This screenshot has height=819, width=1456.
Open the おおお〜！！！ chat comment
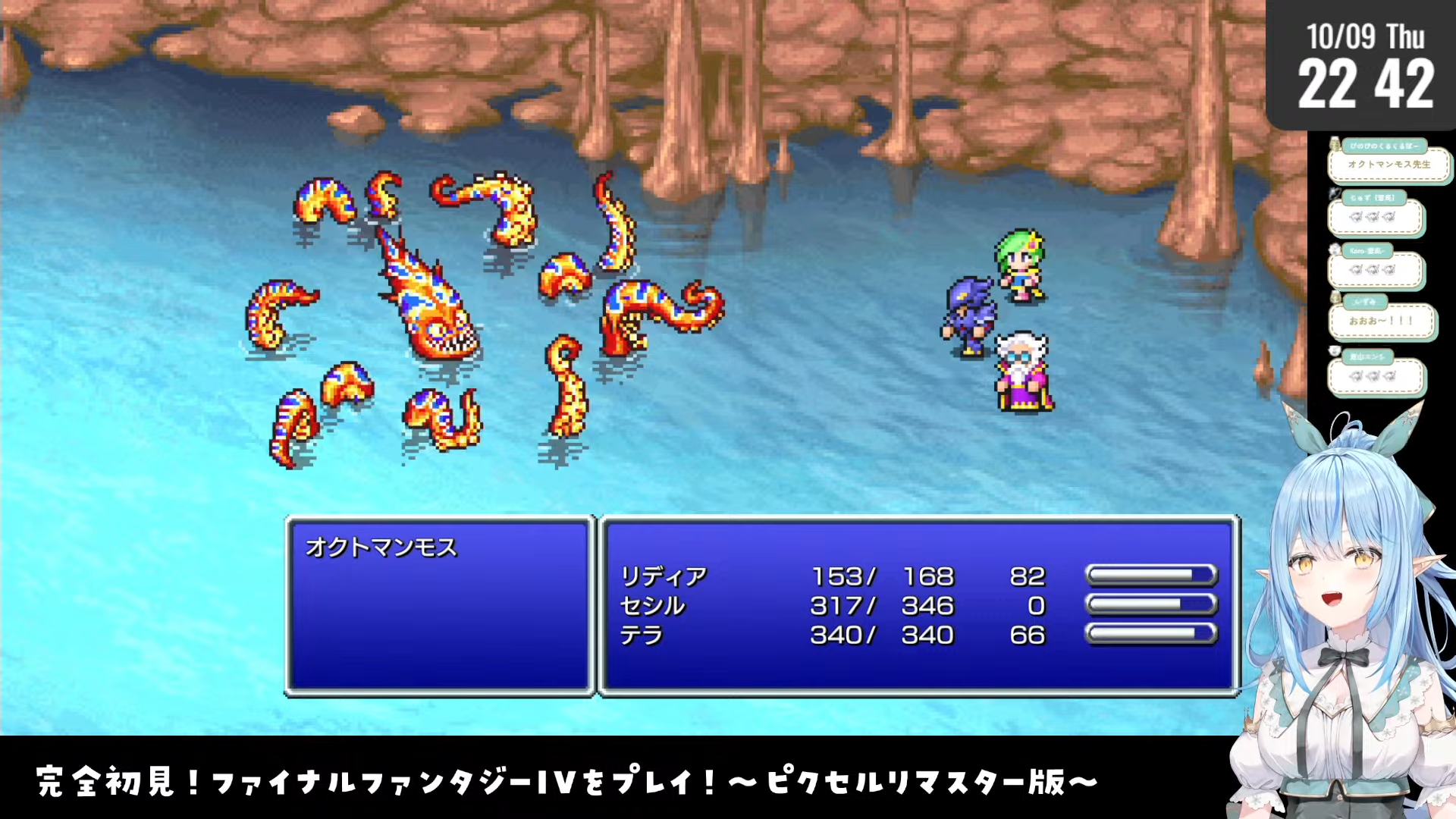click(1381, 321)
